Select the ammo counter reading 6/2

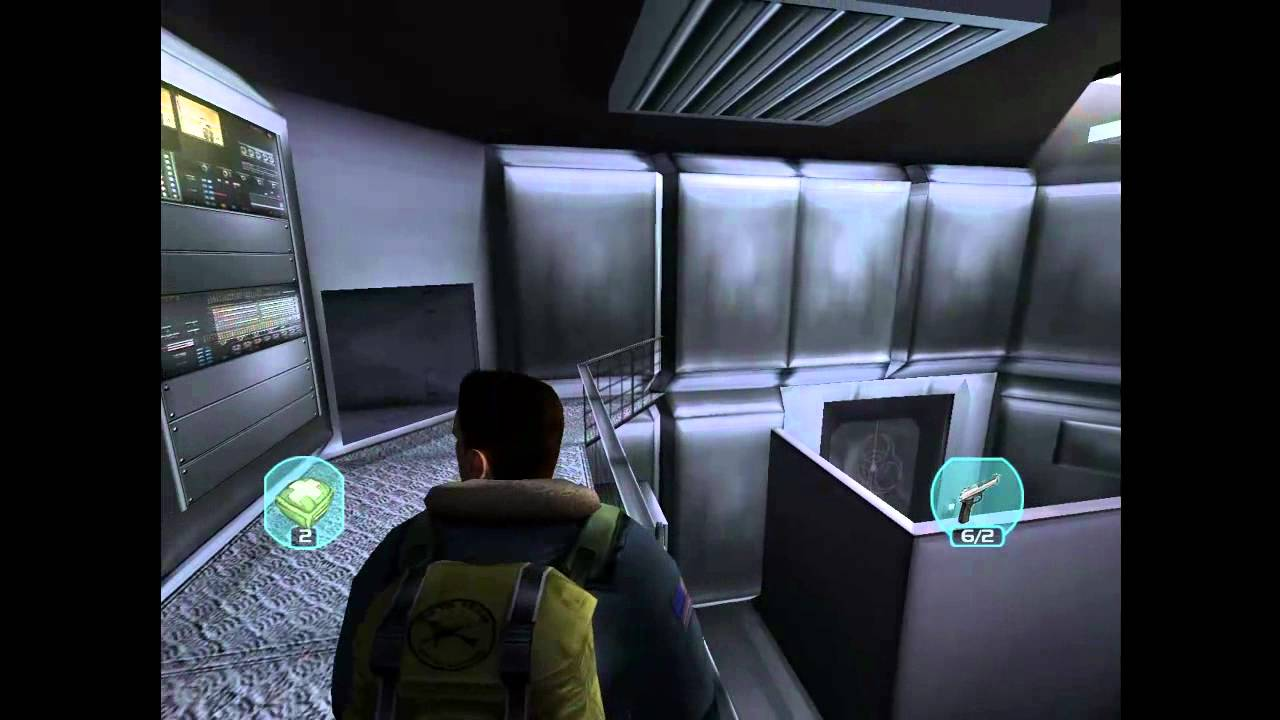click(x=975, y=536)
